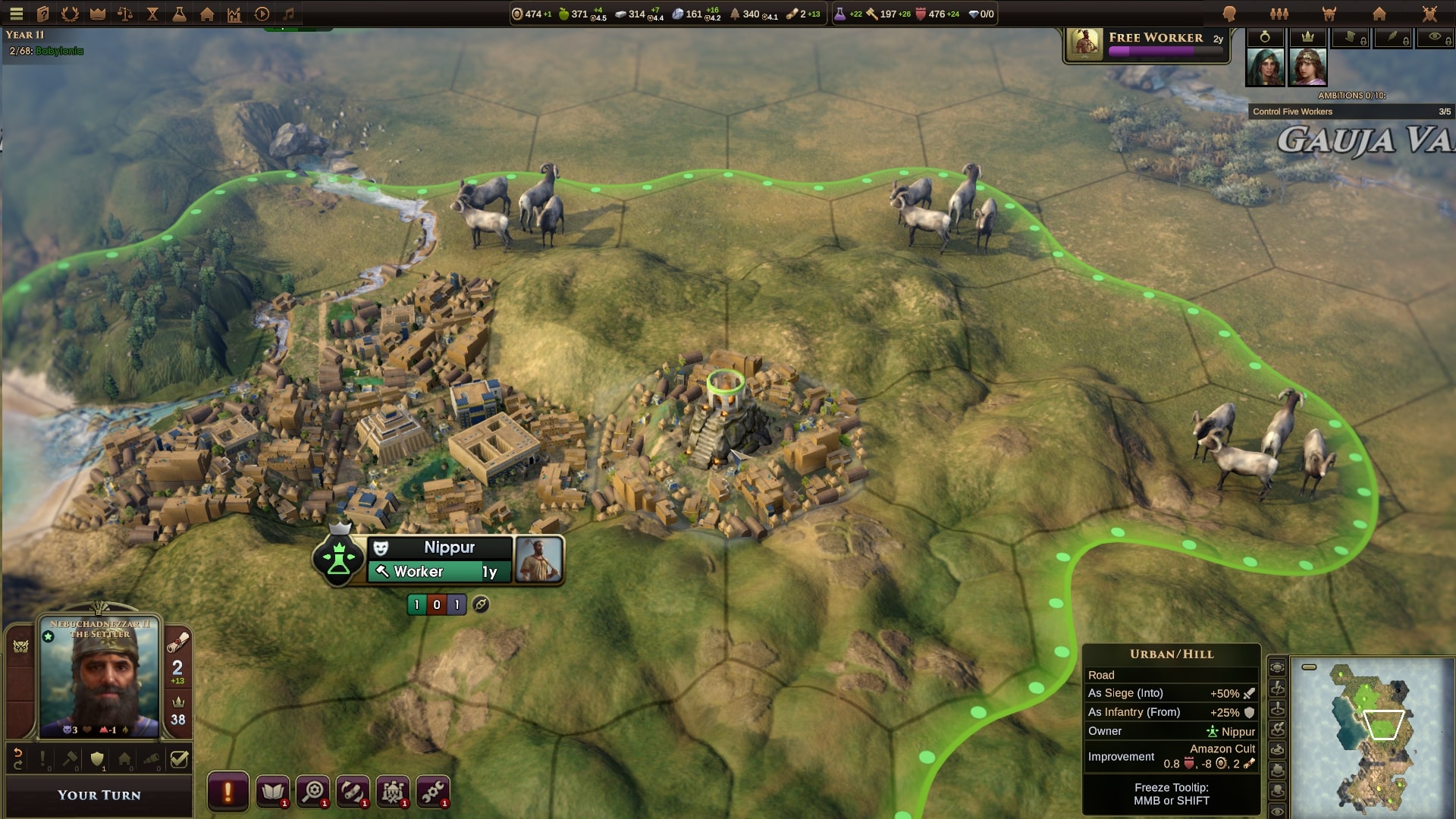Open the head profile character tab
The width and height of the screenshot is (1456, 819).
(1229, 14)
